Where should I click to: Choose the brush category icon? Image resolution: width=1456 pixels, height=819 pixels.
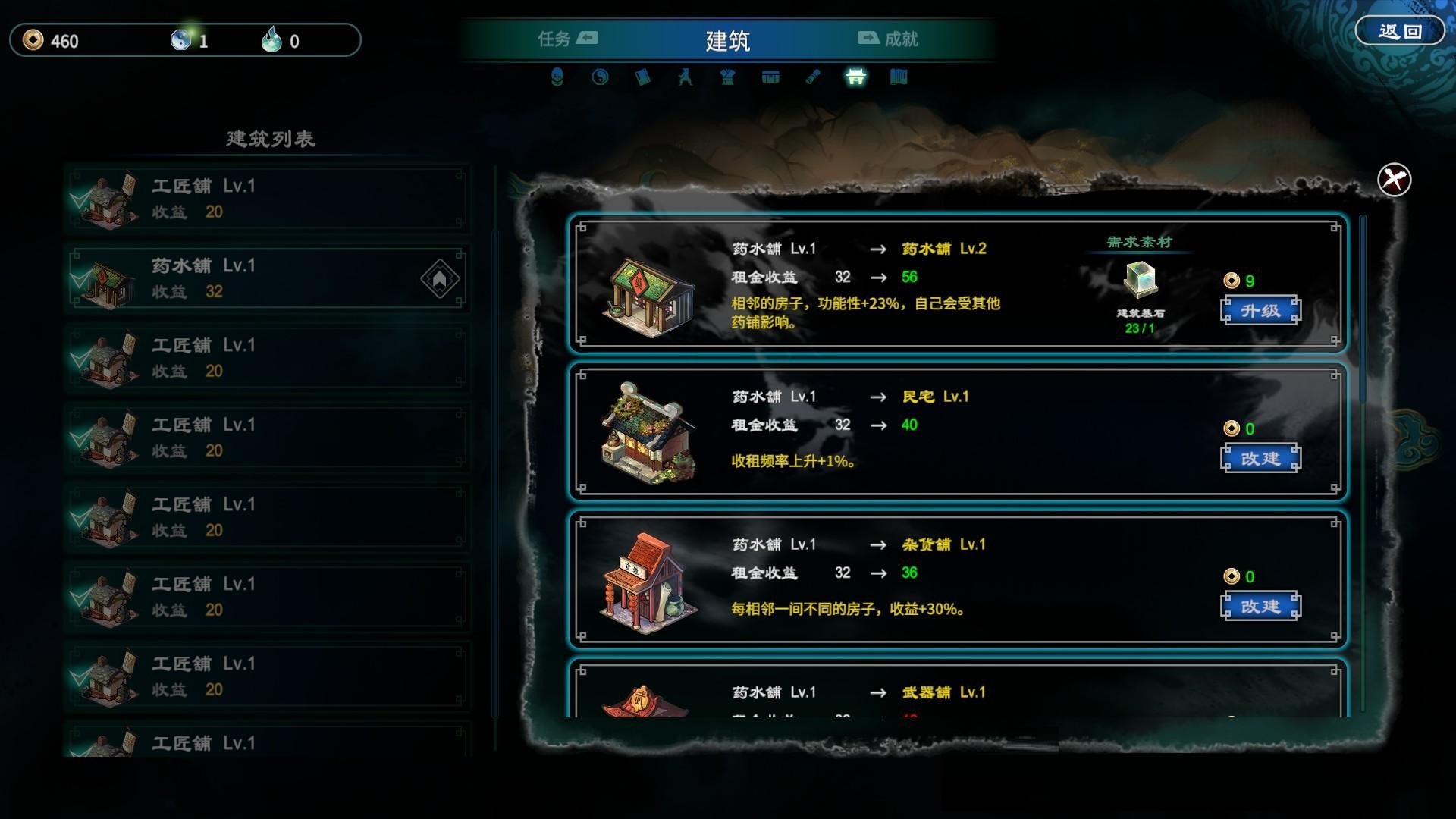[x=813, y=77]
